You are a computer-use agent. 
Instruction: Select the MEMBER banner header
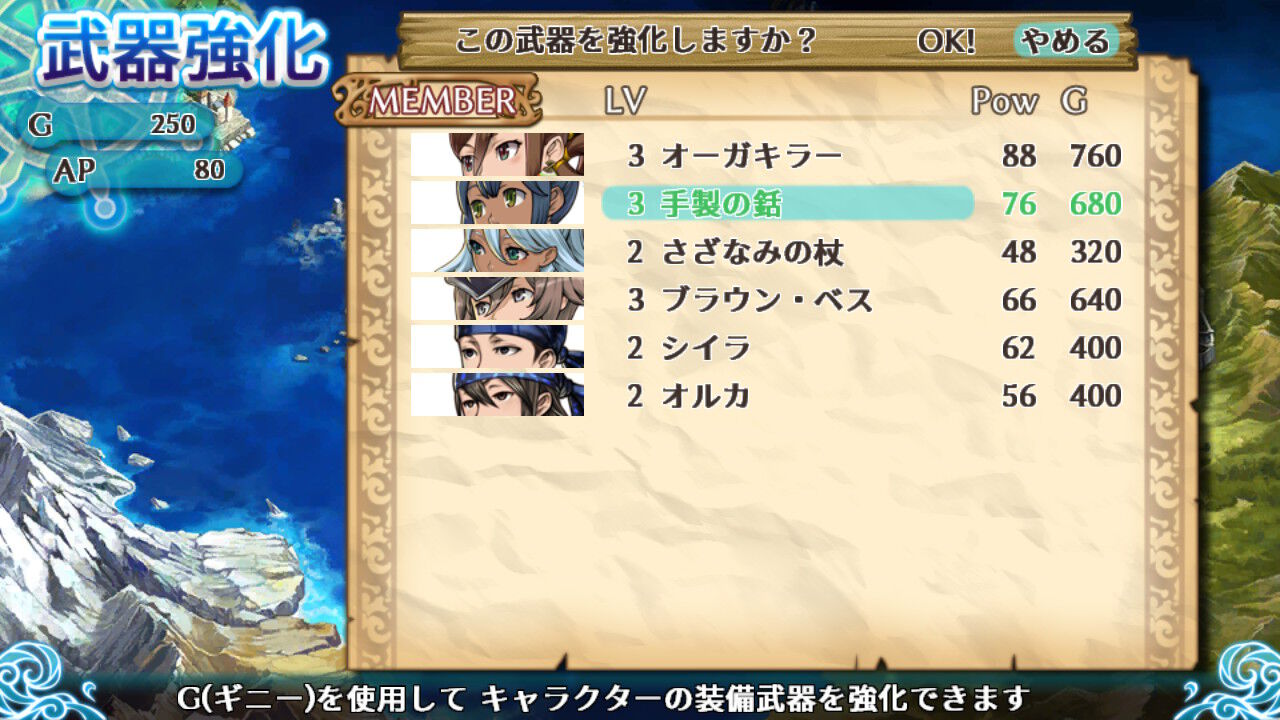coord(440,99)
